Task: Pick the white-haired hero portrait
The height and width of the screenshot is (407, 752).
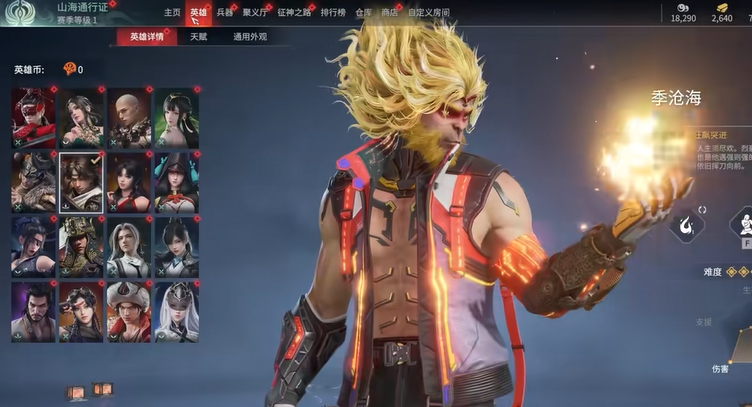Action: click(128, 247)
